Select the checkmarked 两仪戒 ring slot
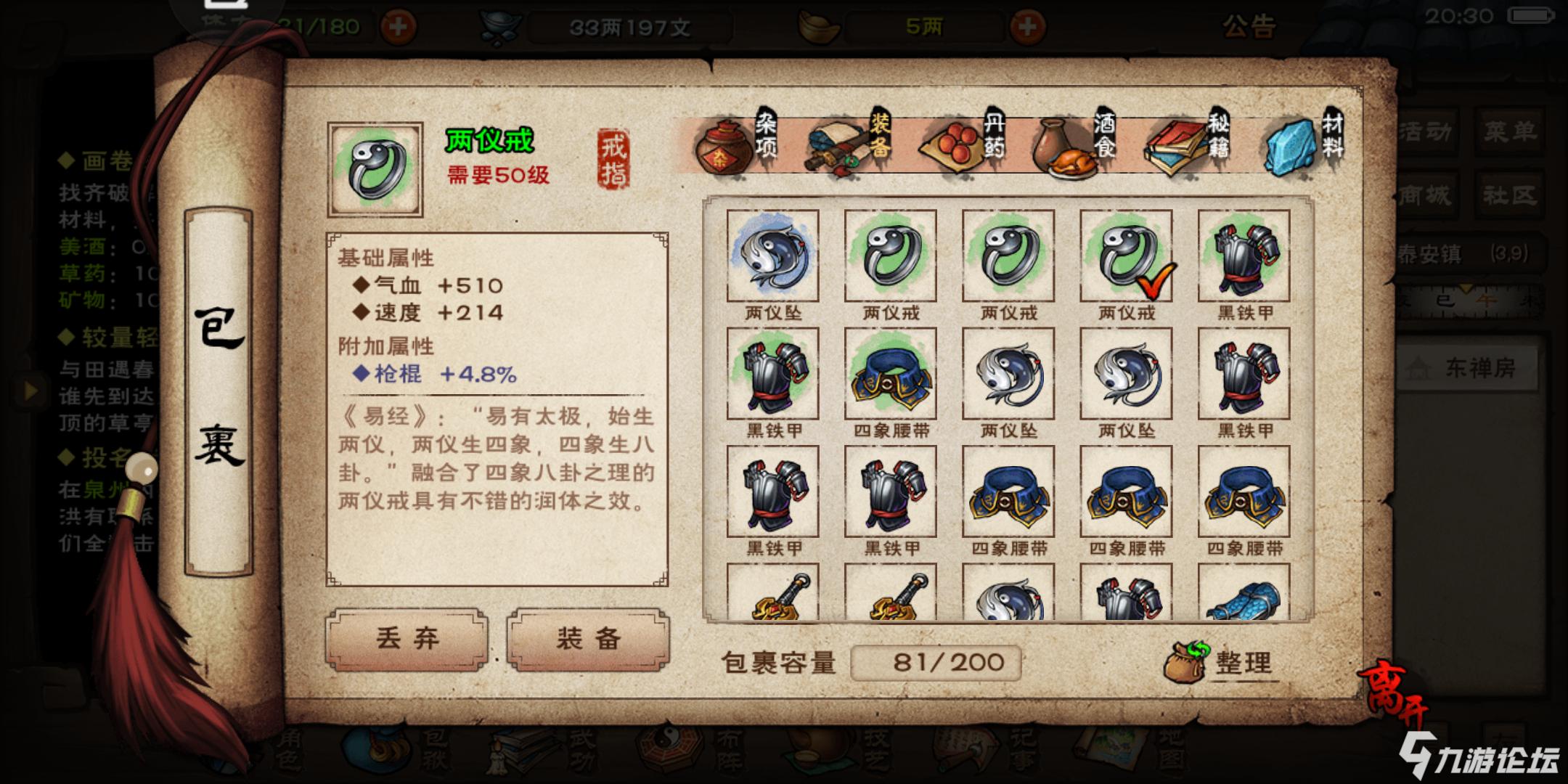Screen dimensions: 1568x784 pos(1126,256)
